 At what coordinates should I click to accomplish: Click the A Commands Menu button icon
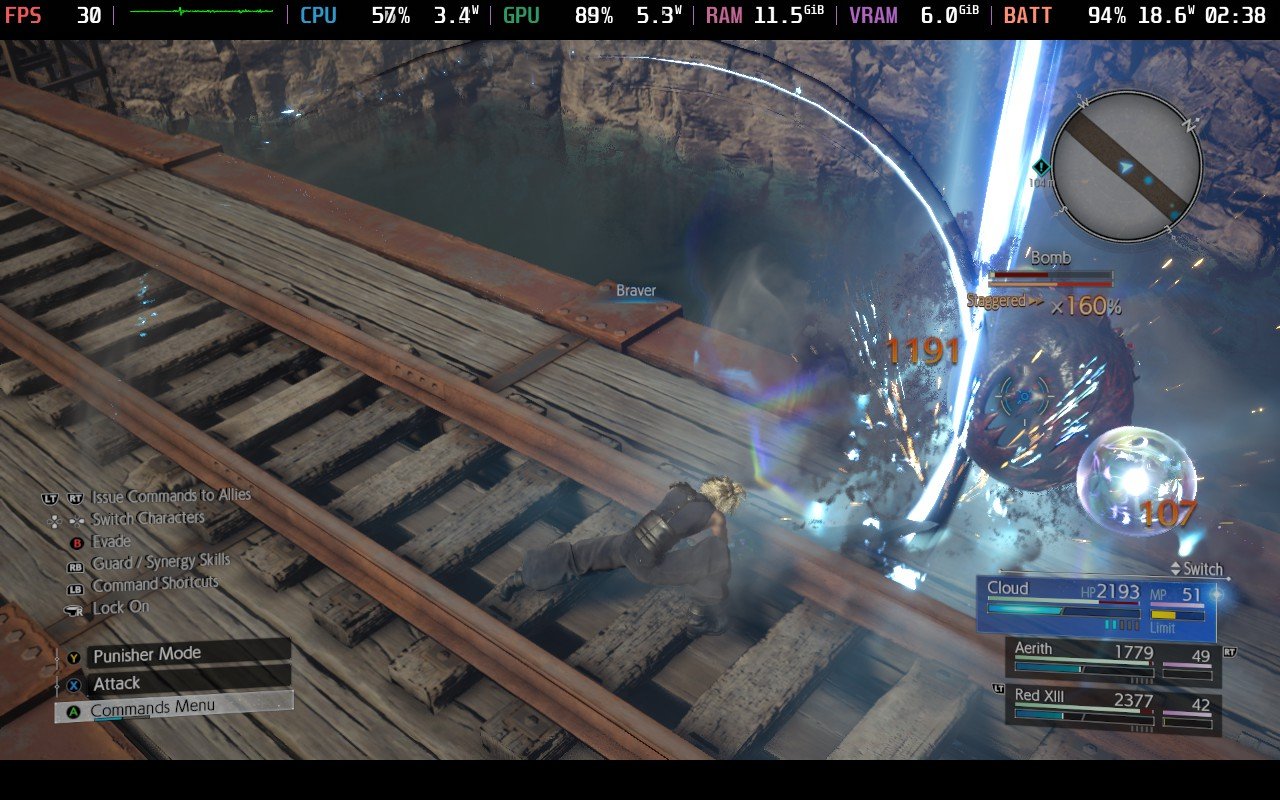pos(73,710)
